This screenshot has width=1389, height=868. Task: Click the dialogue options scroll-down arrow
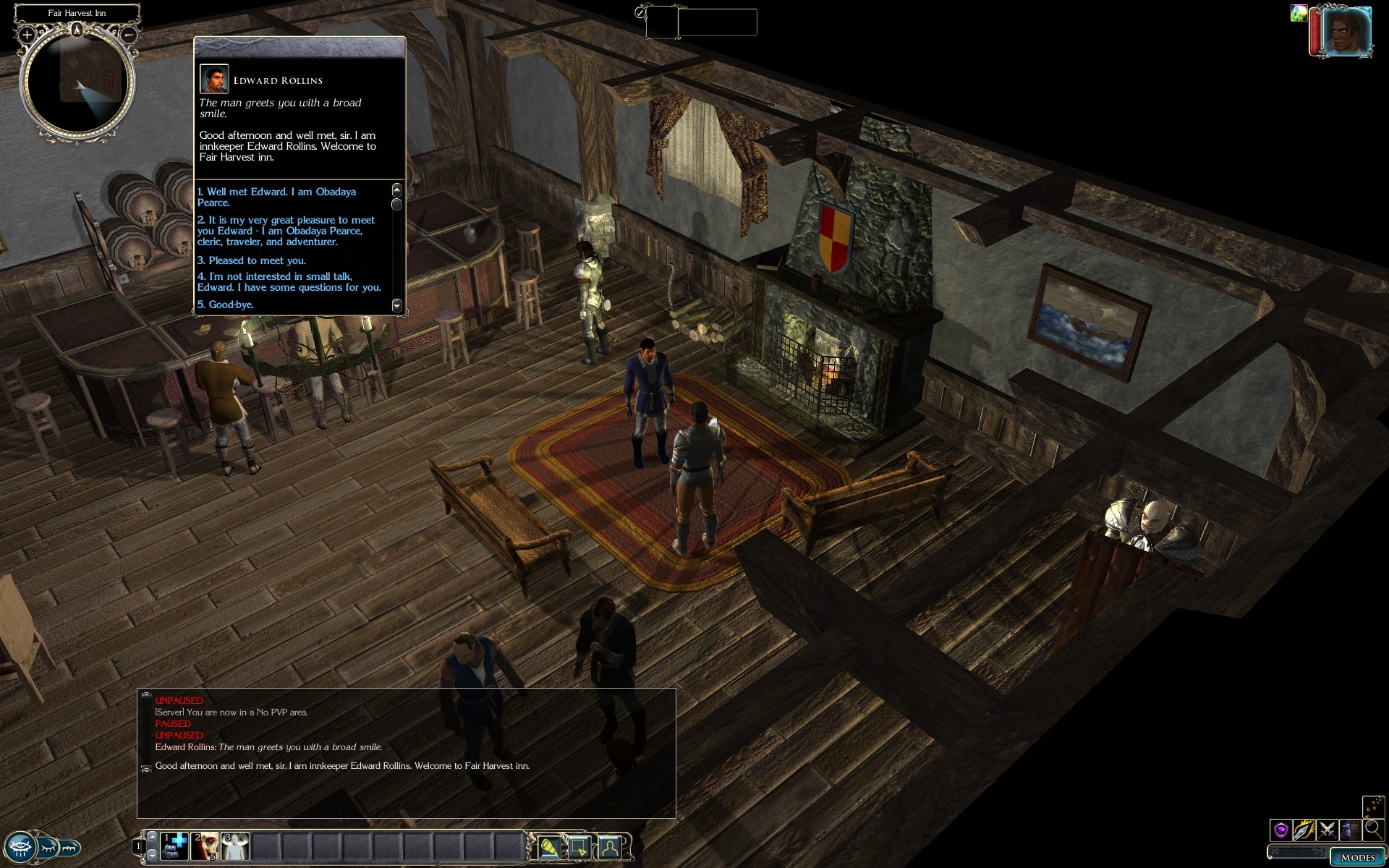(396, 305)
